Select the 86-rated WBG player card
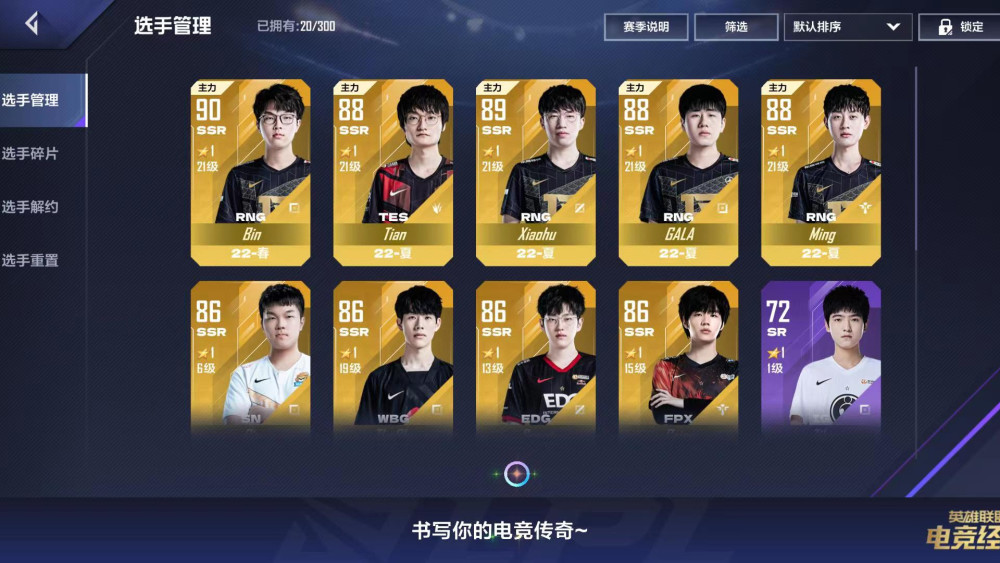Image resolution: width=1000 pixels, height=563 pixels. tap(393, 355)
